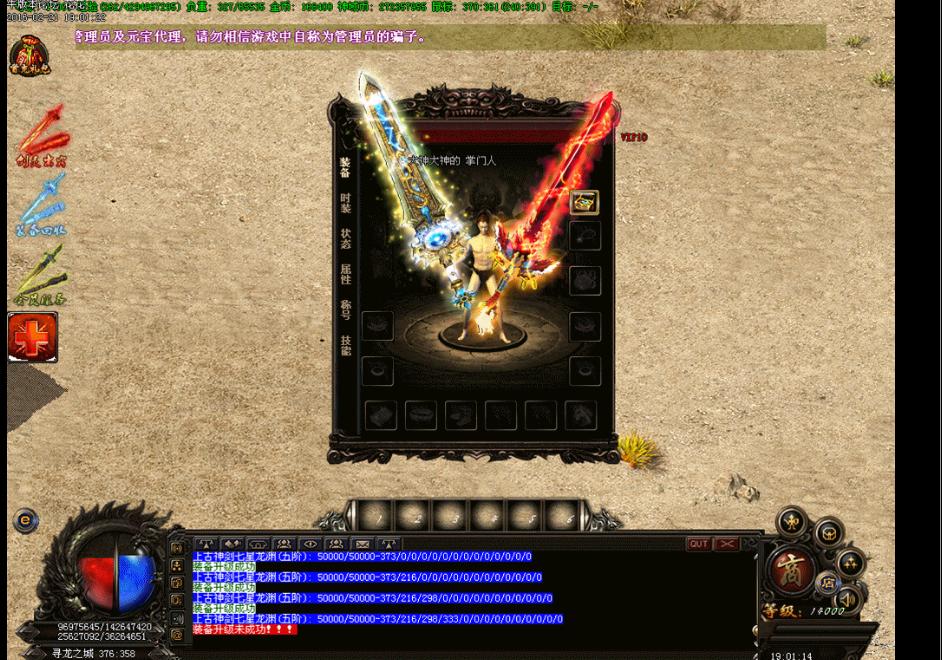Click the round gold E button

click(x=25, y=520)
